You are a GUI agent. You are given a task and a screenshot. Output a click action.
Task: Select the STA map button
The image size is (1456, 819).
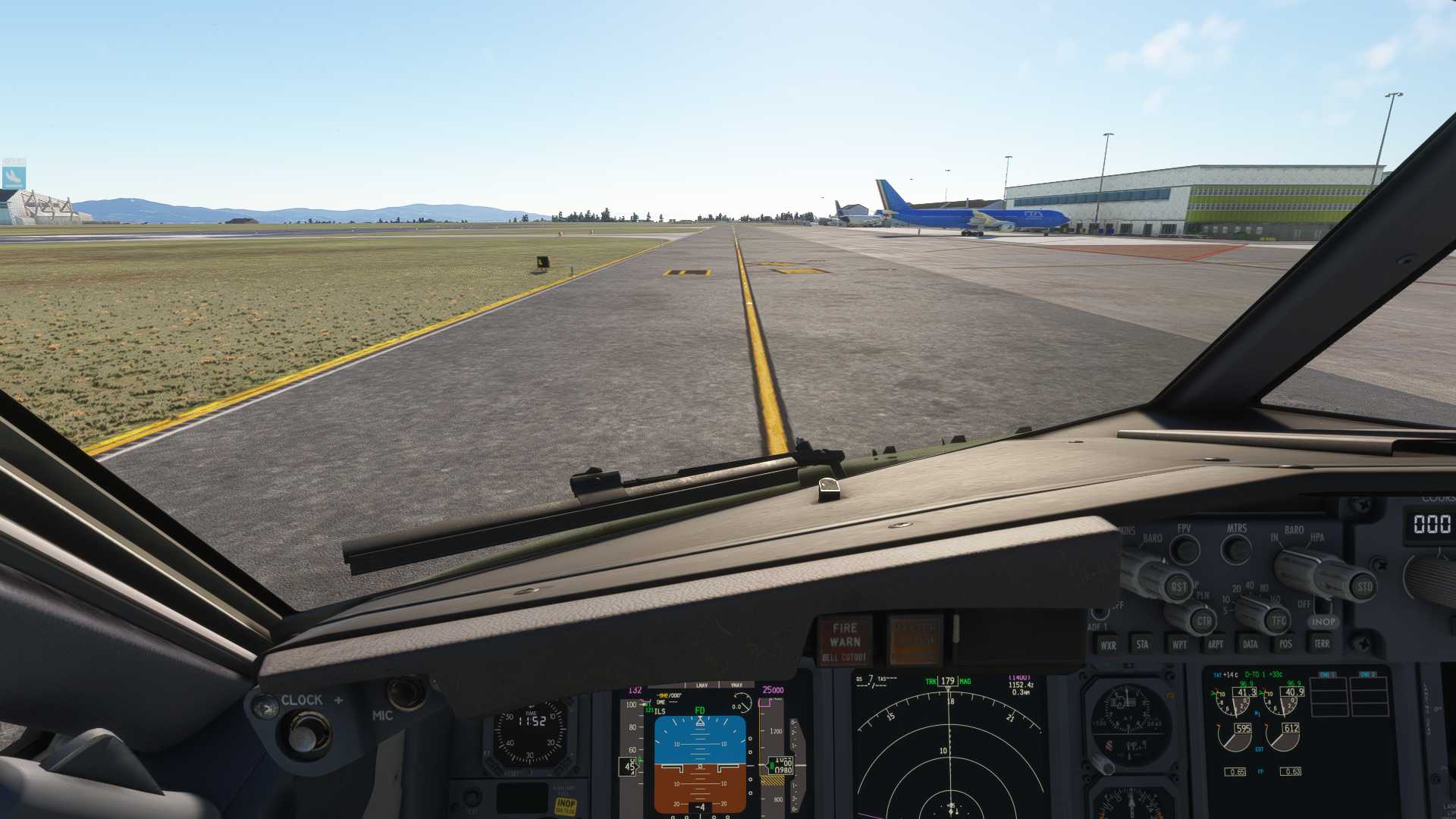click(x=1142, y=645)
